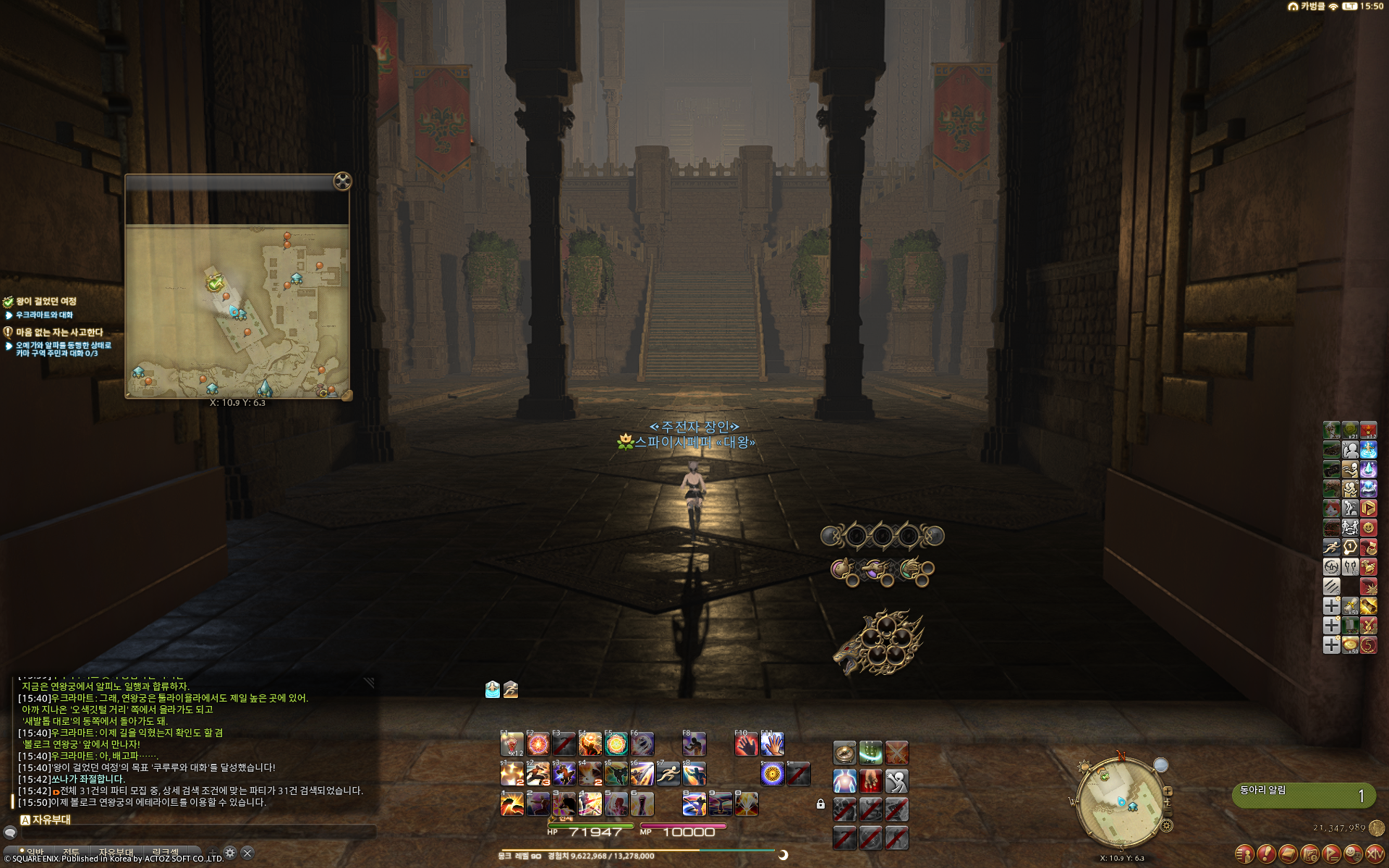The image size is (1389, 868).
Task: Use the potion in the F1 slot
Action: click(511, 744)
